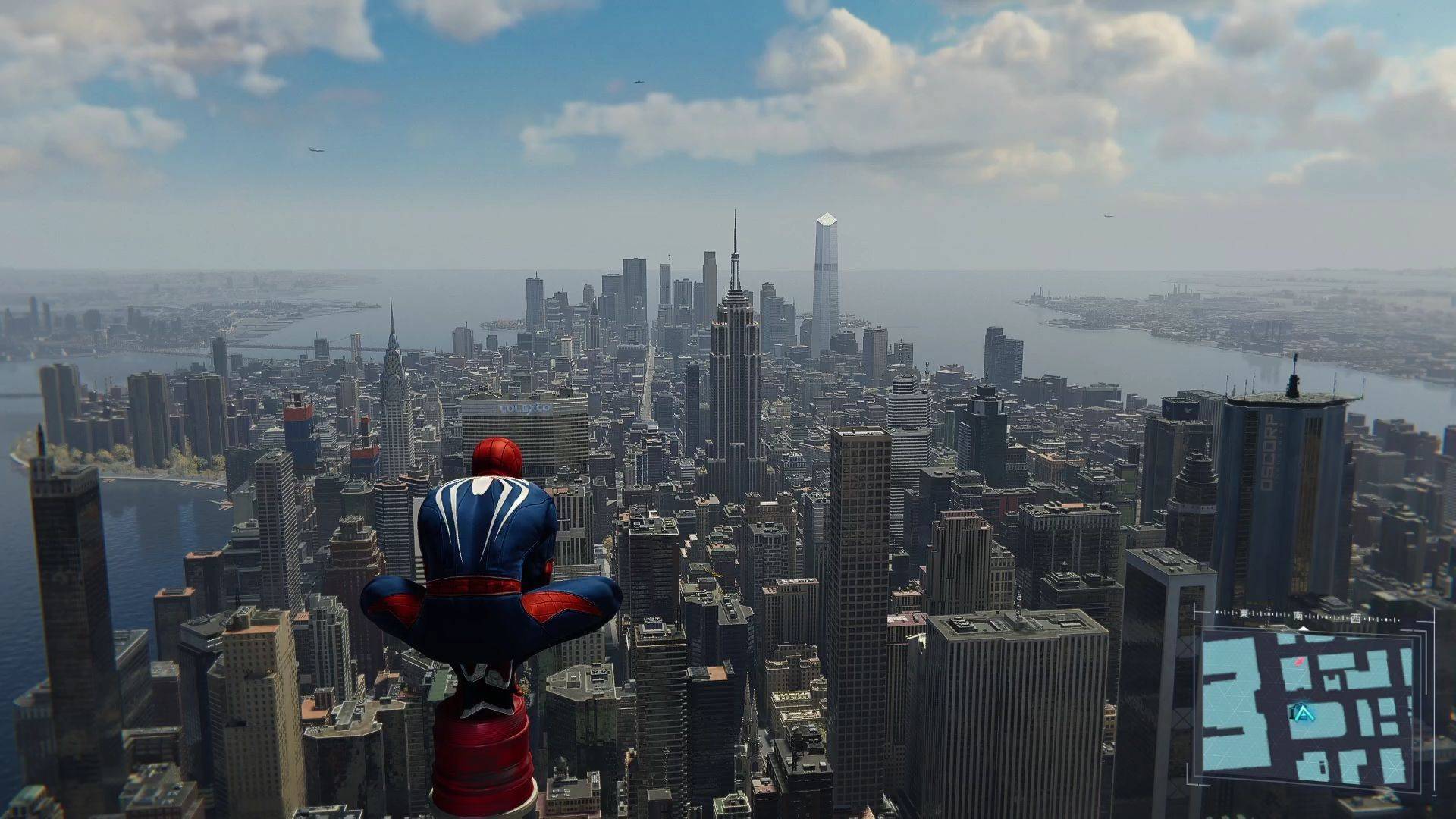Click the player arrow marker on the minimap
Viewport: 1456px width, 819px height.
[x=1302, y=713]
